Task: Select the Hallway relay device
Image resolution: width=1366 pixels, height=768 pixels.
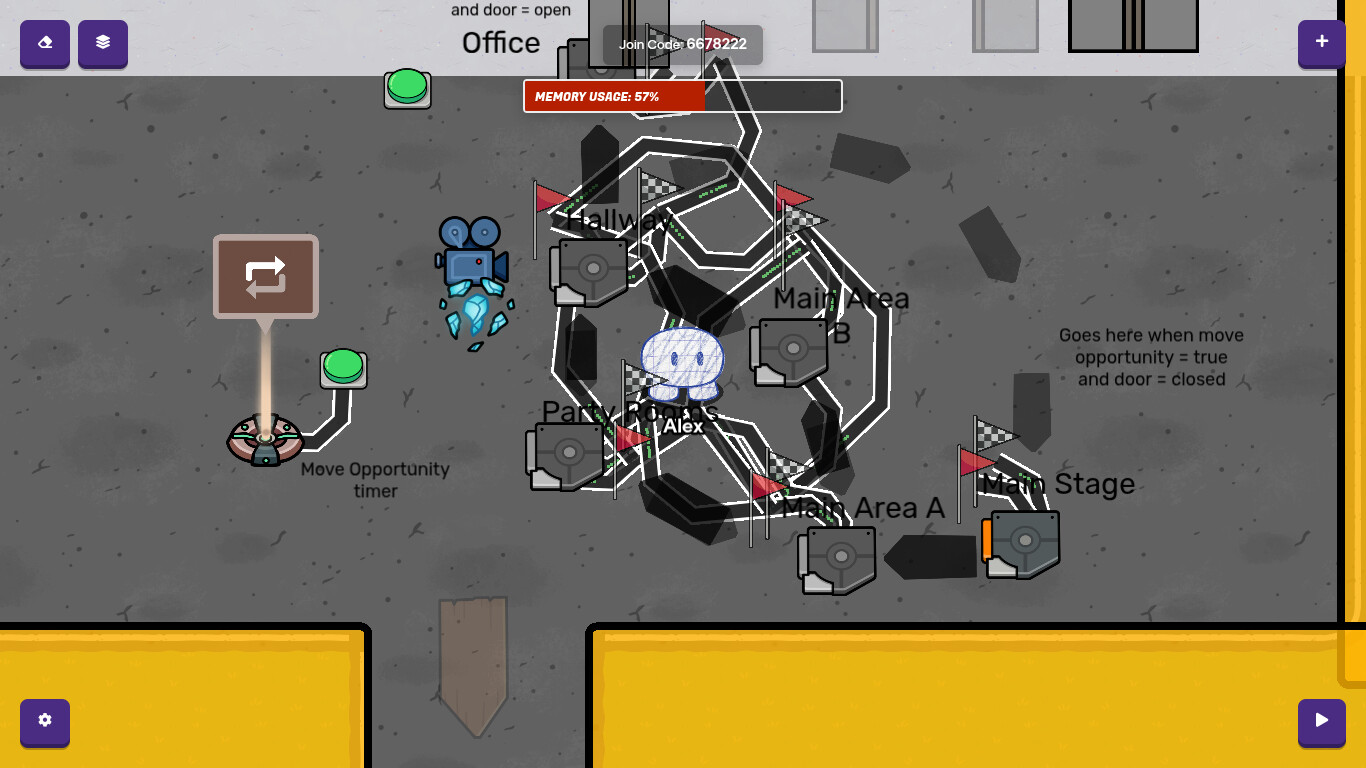Action: [x=590, y=268]
